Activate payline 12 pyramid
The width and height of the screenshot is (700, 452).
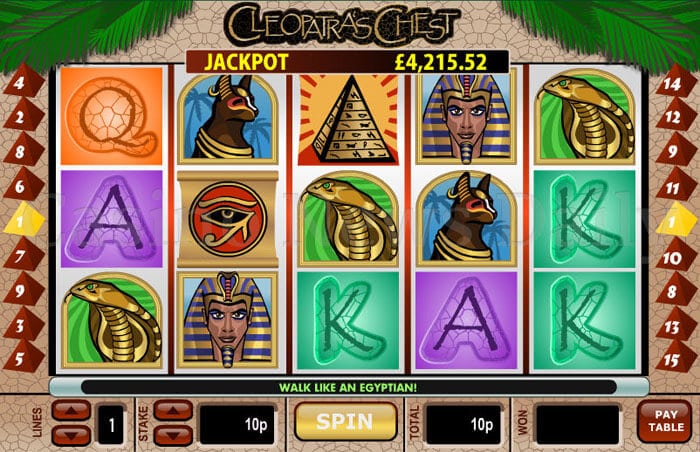coord(674,118)
